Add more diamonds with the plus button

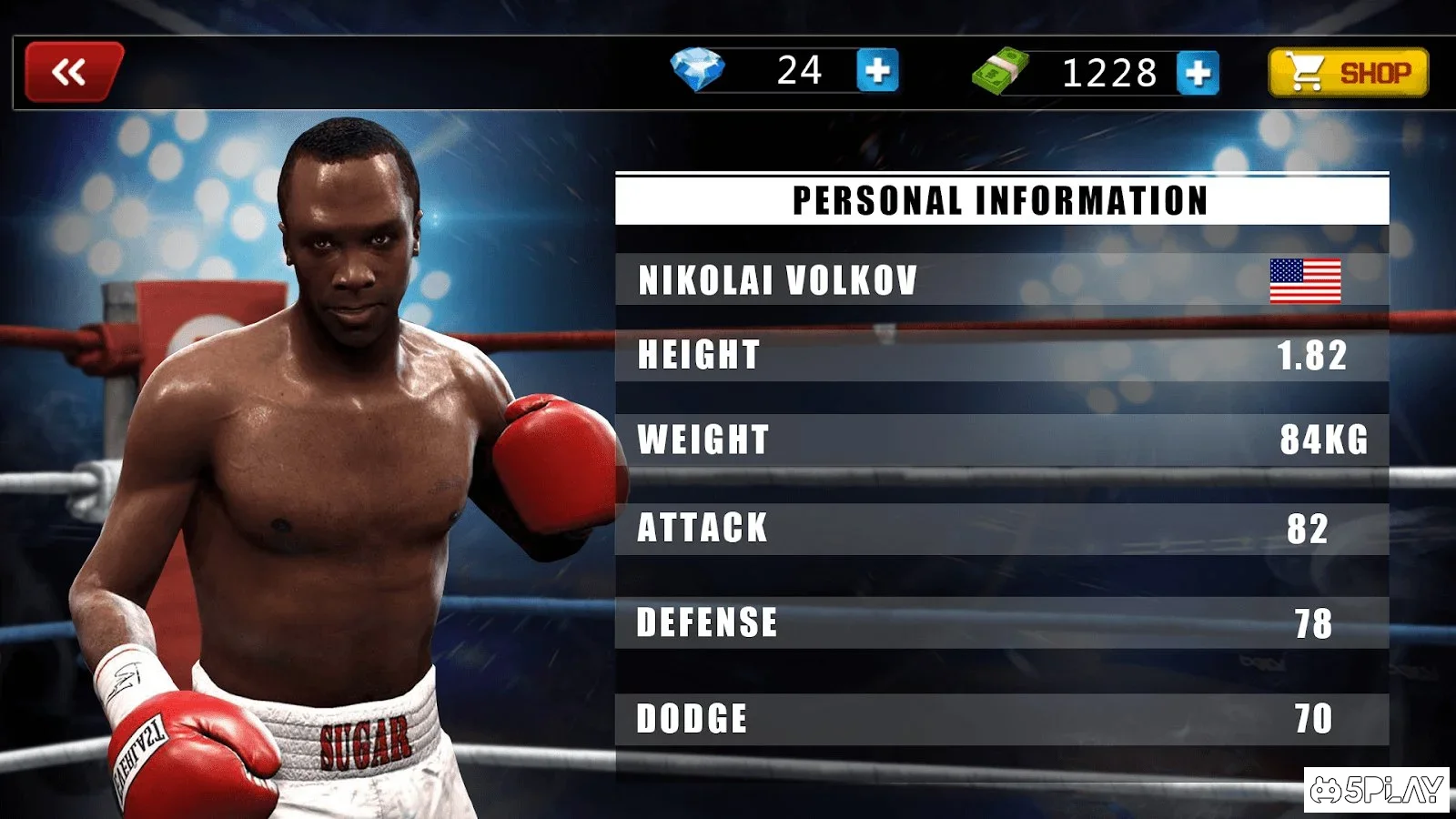click(877, 71)
